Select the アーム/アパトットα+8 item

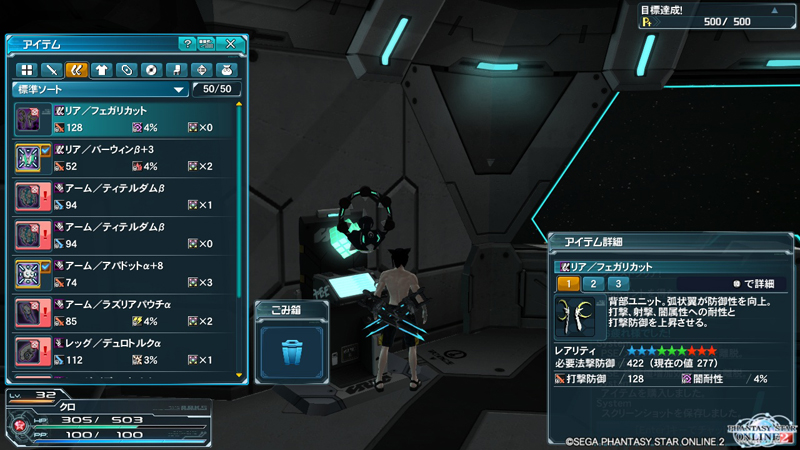(126, 274)
